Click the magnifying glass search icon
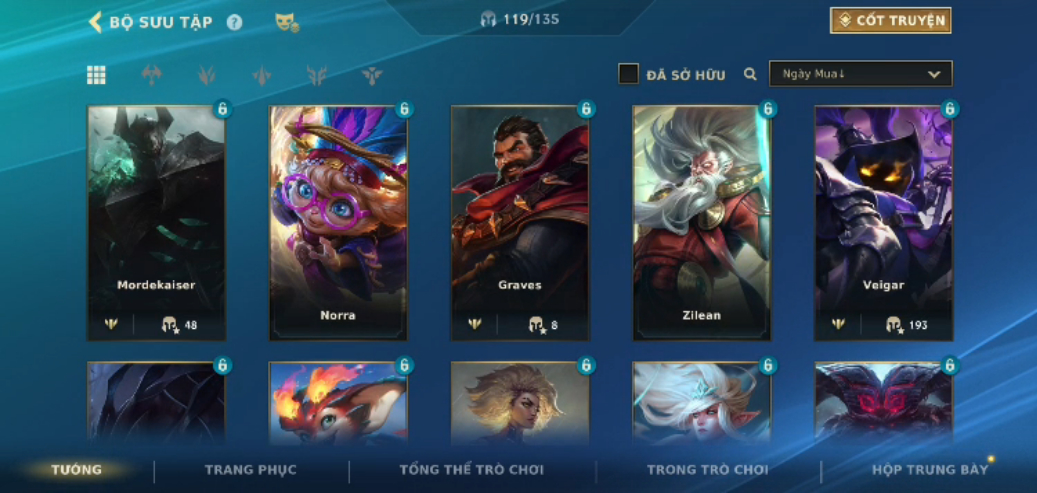The width and height of the screenshot is (1037, 493). [x=750, y=74]
